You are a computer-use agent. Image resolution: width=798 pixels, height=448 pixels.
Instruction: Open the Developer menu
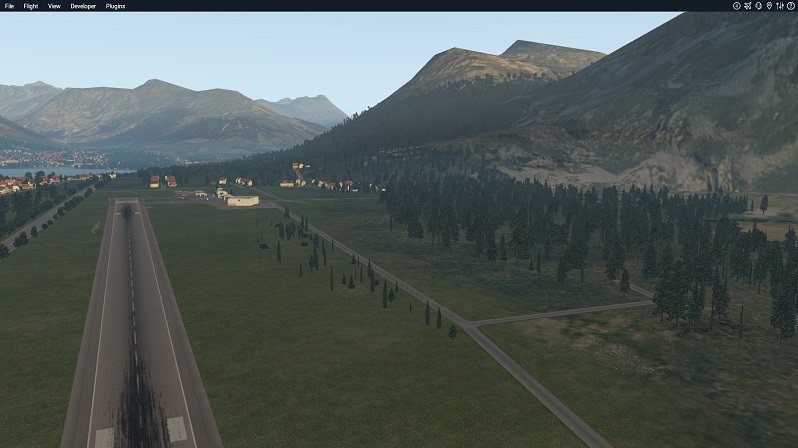83,6
